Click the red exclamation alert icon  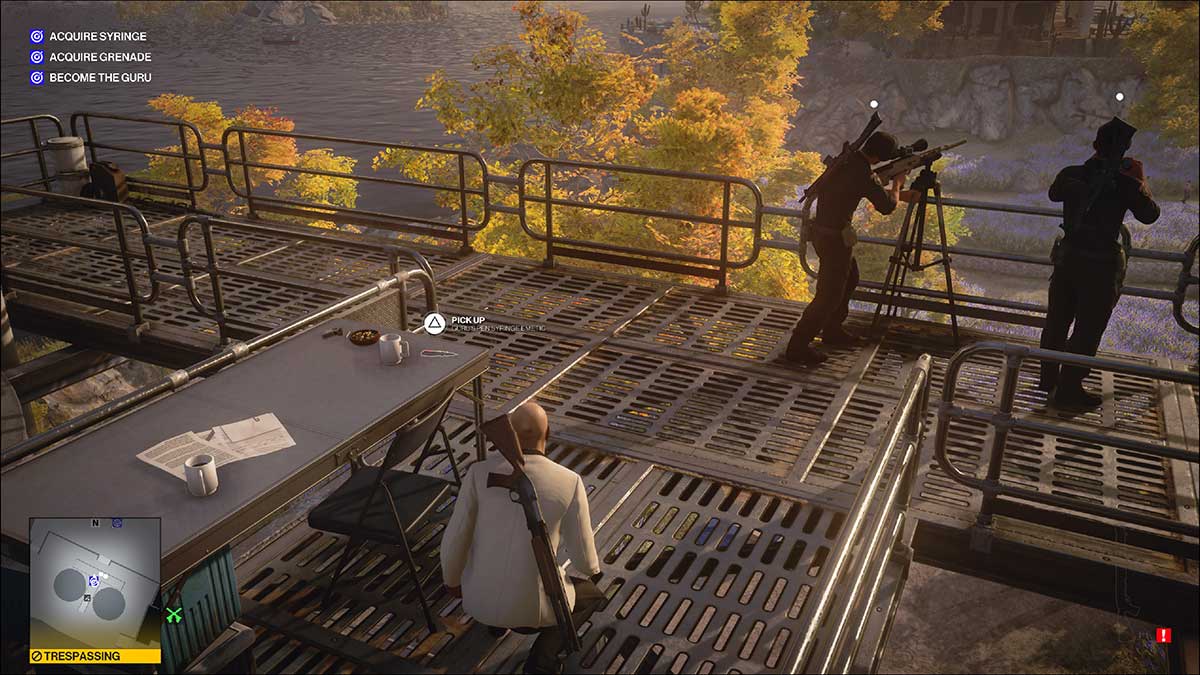(x=1163, y=635)
